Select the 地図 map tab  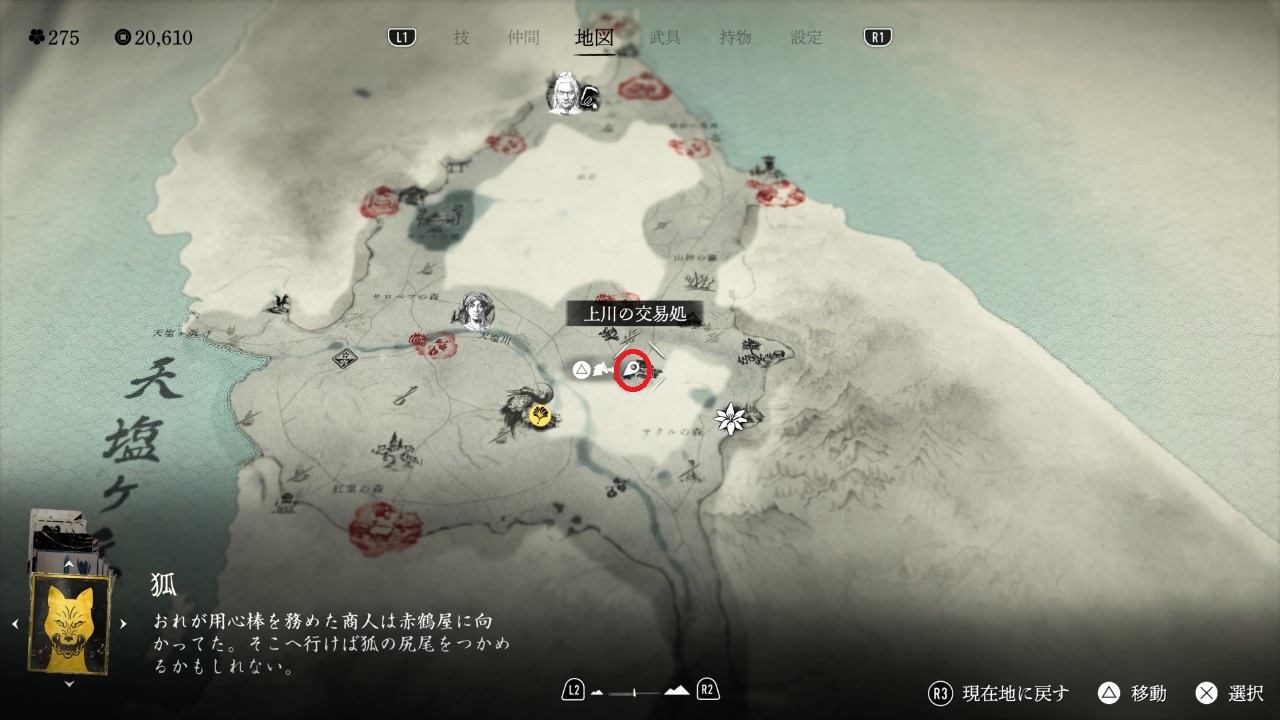[594, 38]
